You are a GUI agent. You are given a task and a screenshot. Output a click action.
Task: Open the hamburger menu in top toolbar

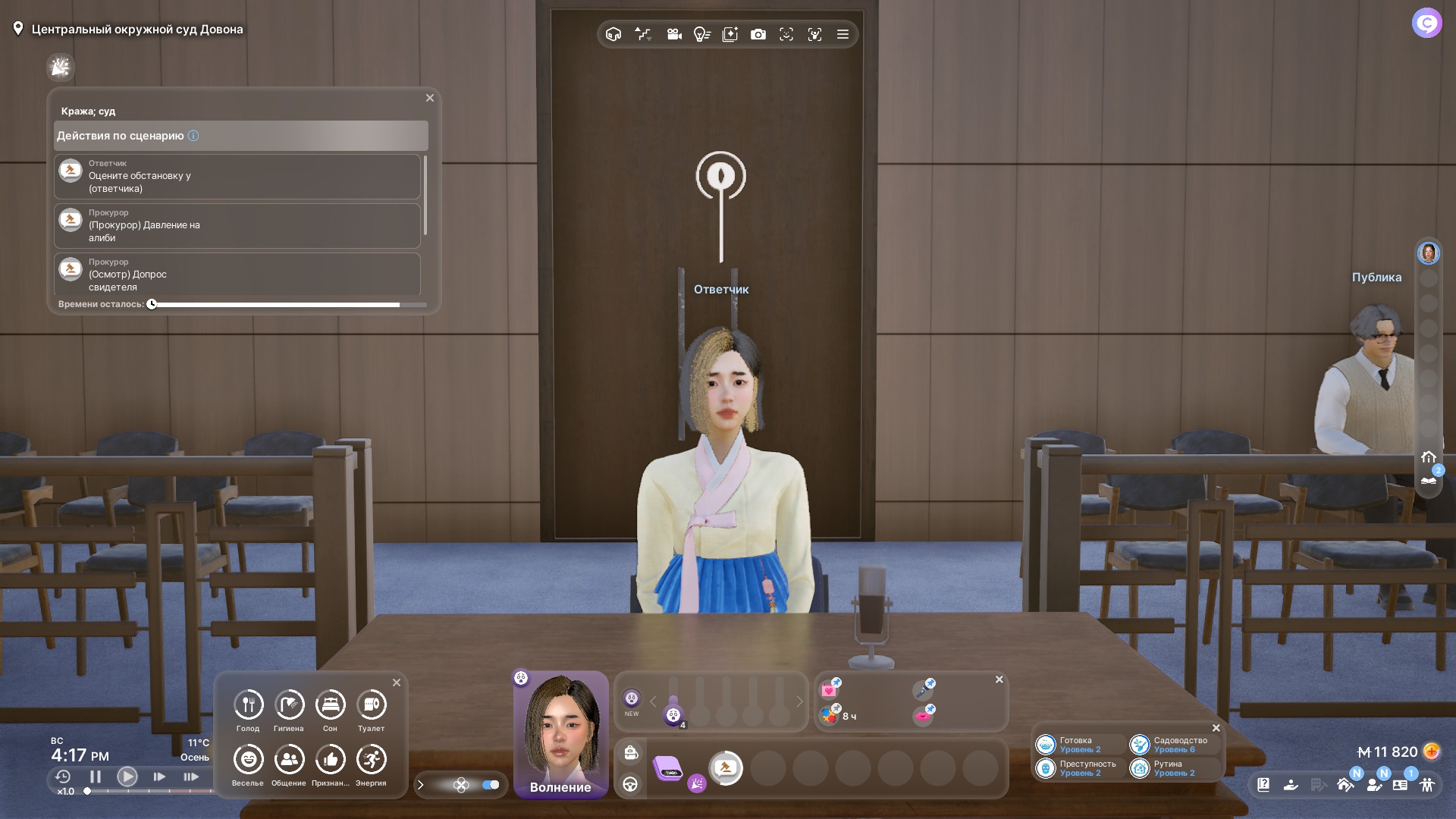click(843, 34)
